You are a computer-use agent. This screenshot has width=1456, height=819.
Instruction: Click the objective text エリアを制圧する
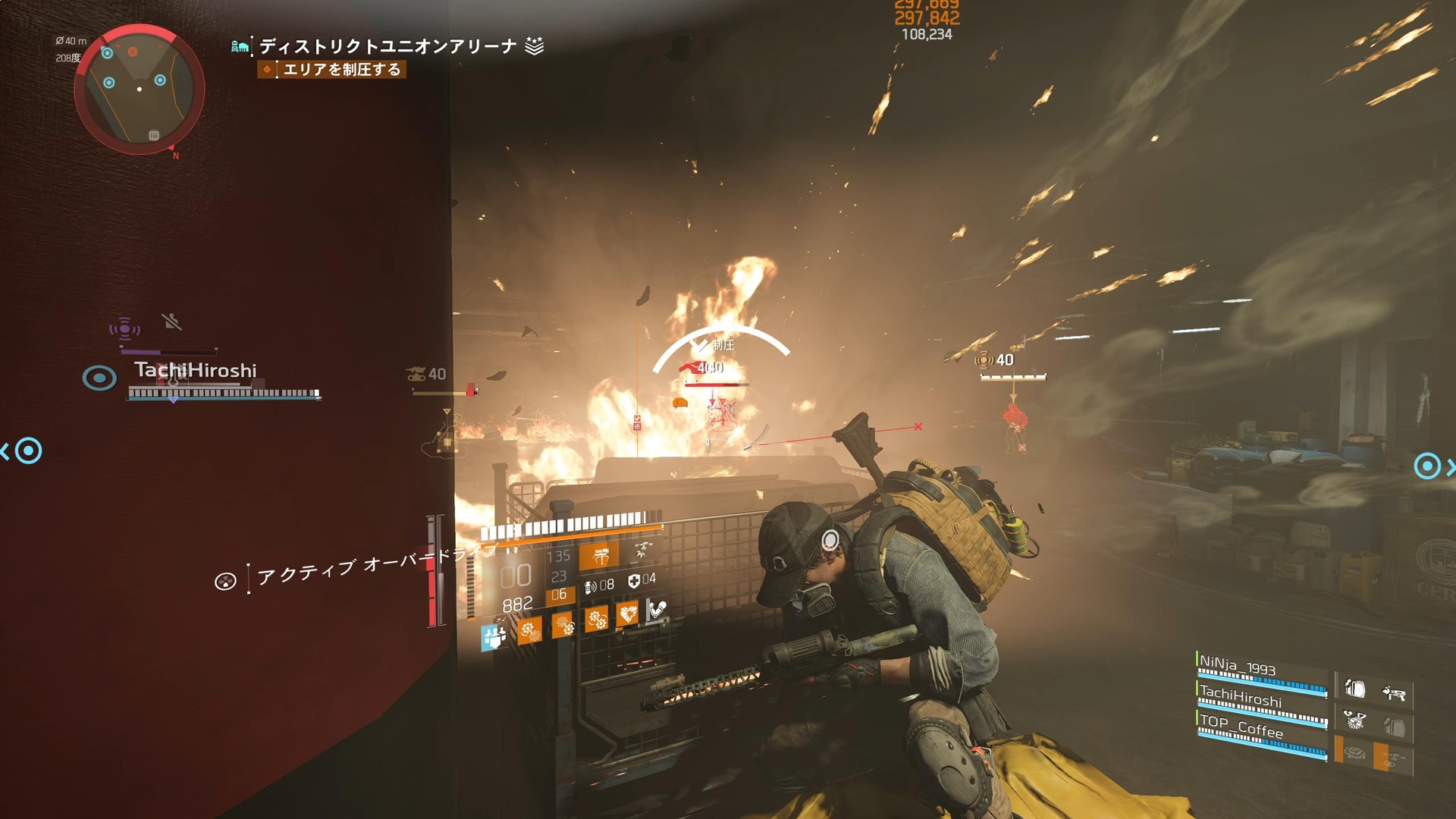(341, 69)
